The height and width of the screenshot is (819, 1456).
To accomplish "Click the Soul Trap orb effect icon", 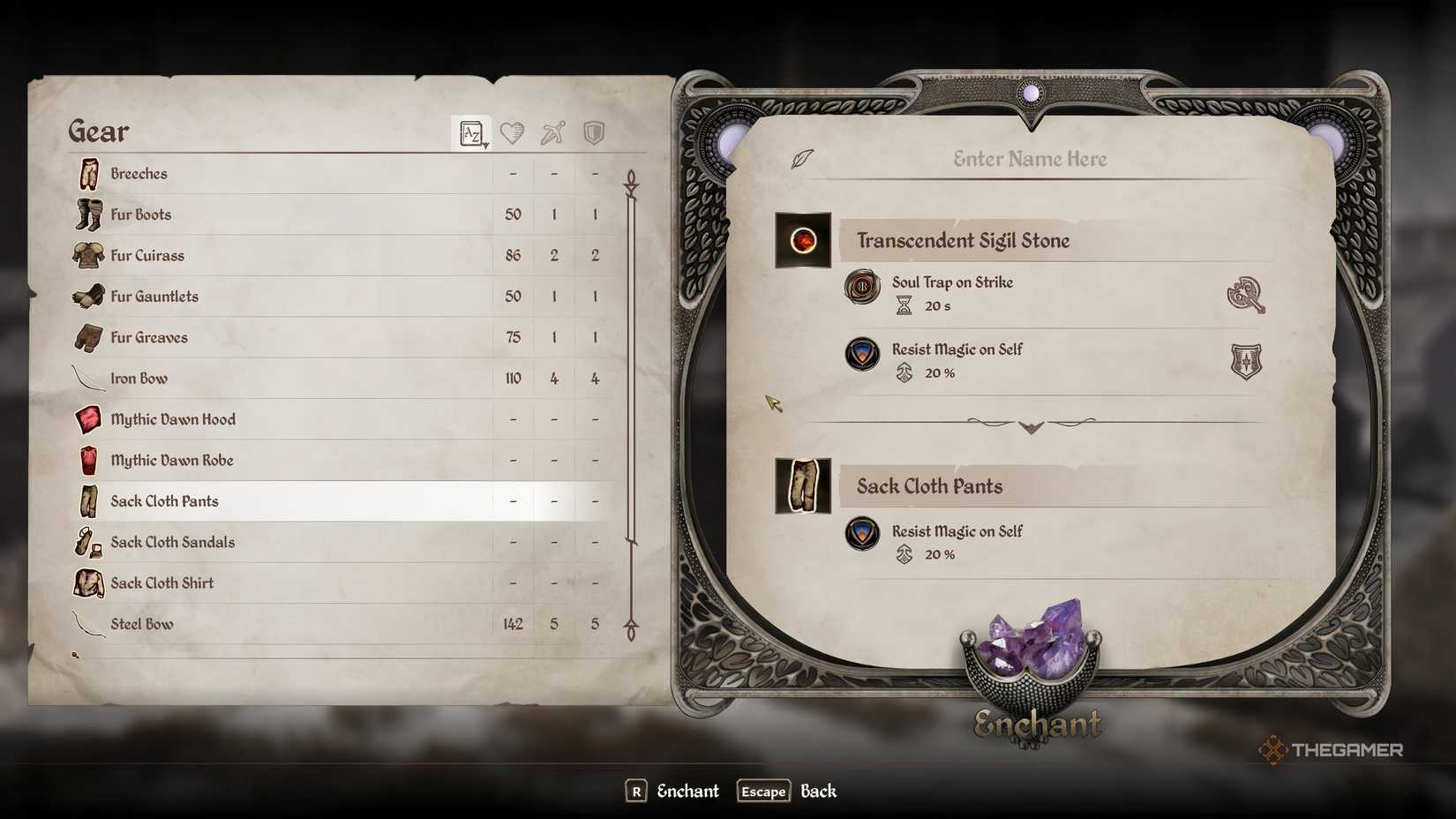I will (x=860, y=287).
